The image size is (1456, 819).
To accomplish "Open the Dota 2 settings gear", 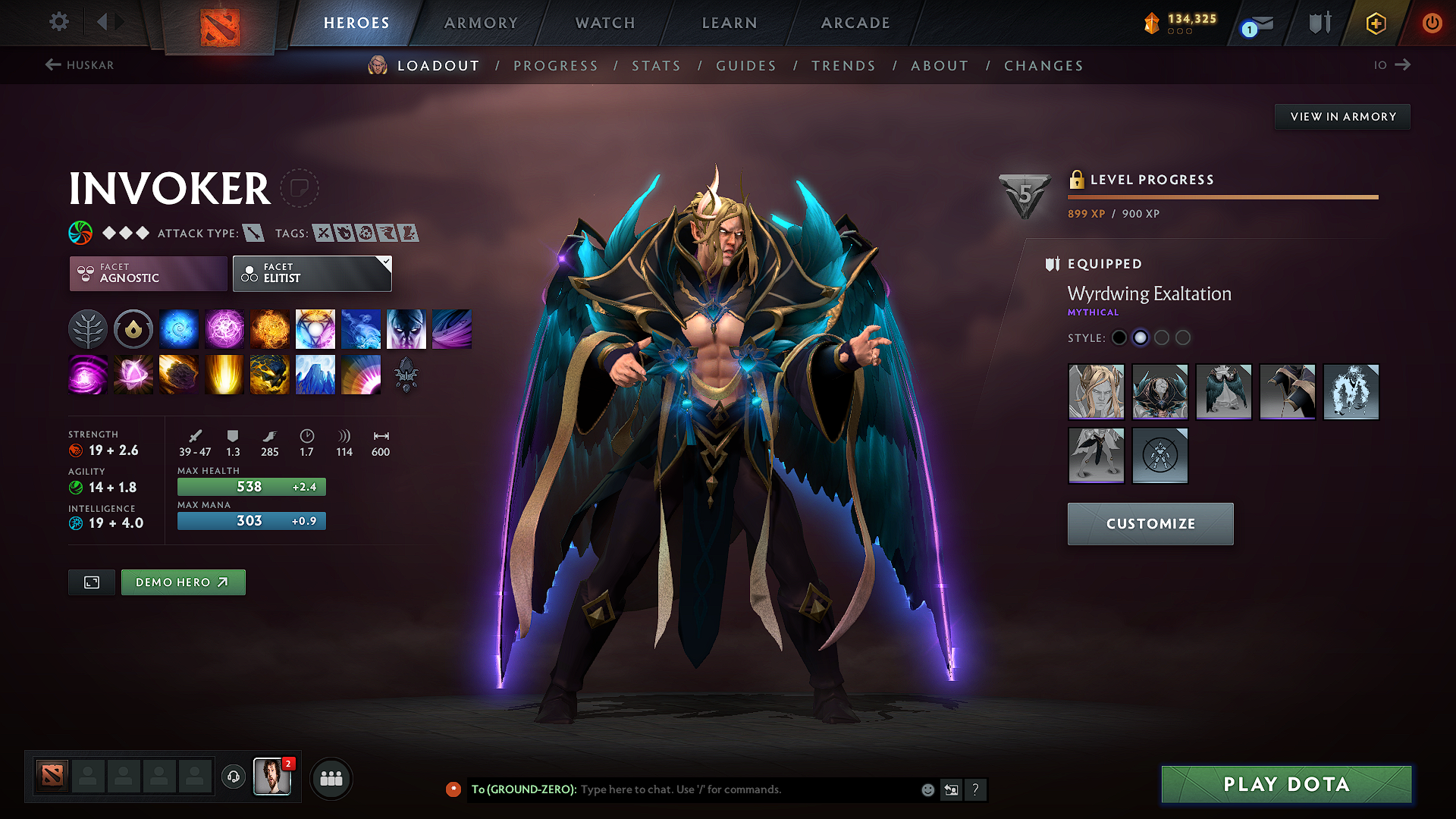I will pyautogui.click(x=58, y=22).
